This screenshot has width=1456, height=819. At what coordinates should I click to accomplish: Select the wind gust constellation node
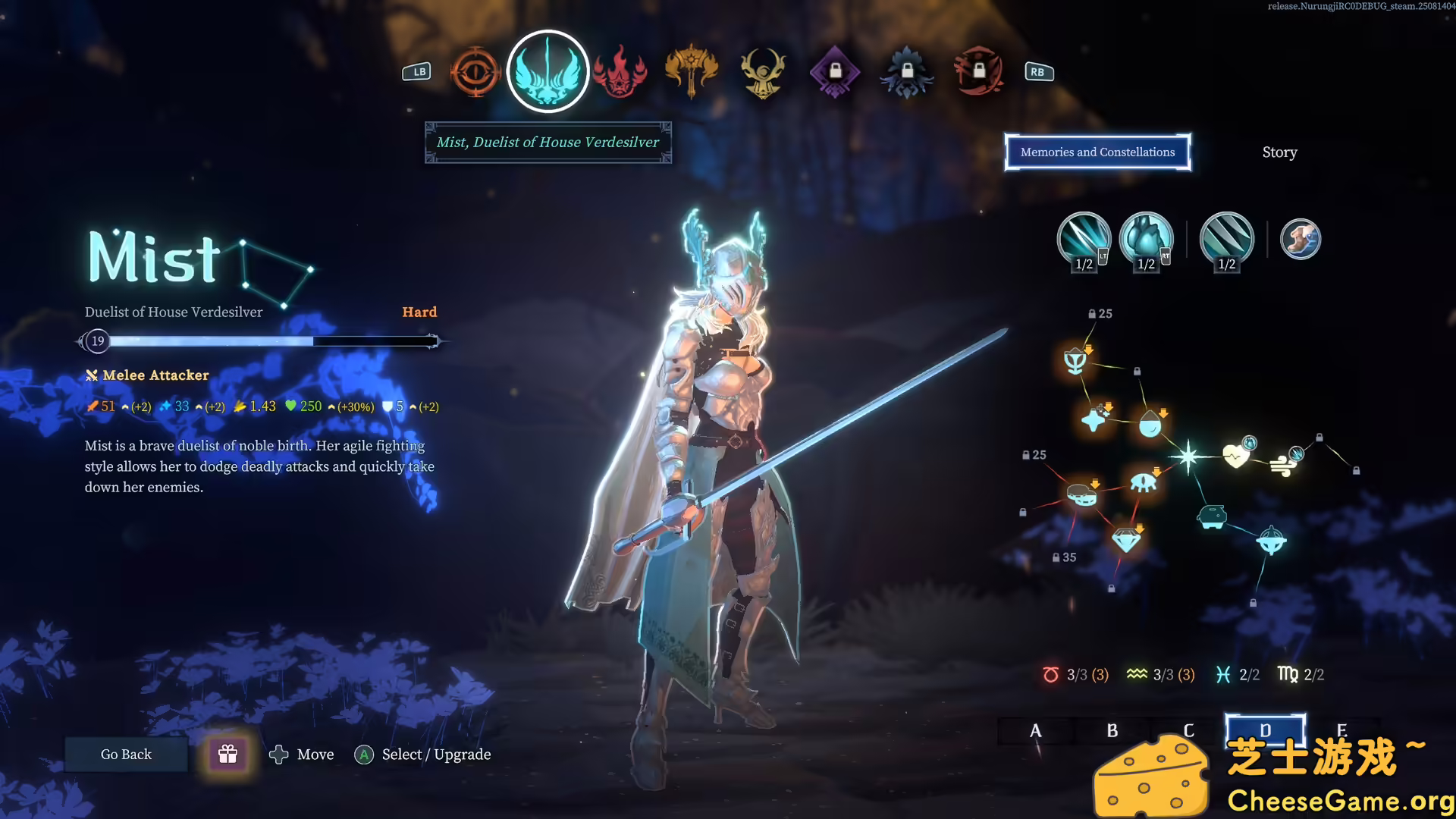(1282, 464)
